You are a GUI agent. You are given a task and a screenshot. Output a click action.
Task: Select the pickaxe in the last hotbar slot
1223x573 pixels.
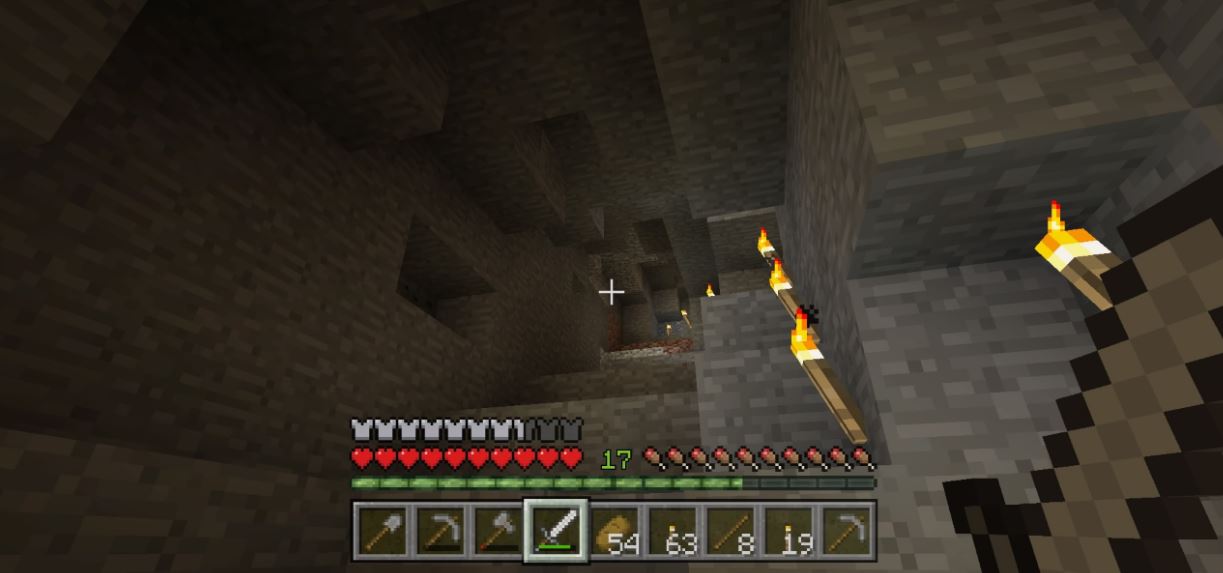[x=847, y=530]
